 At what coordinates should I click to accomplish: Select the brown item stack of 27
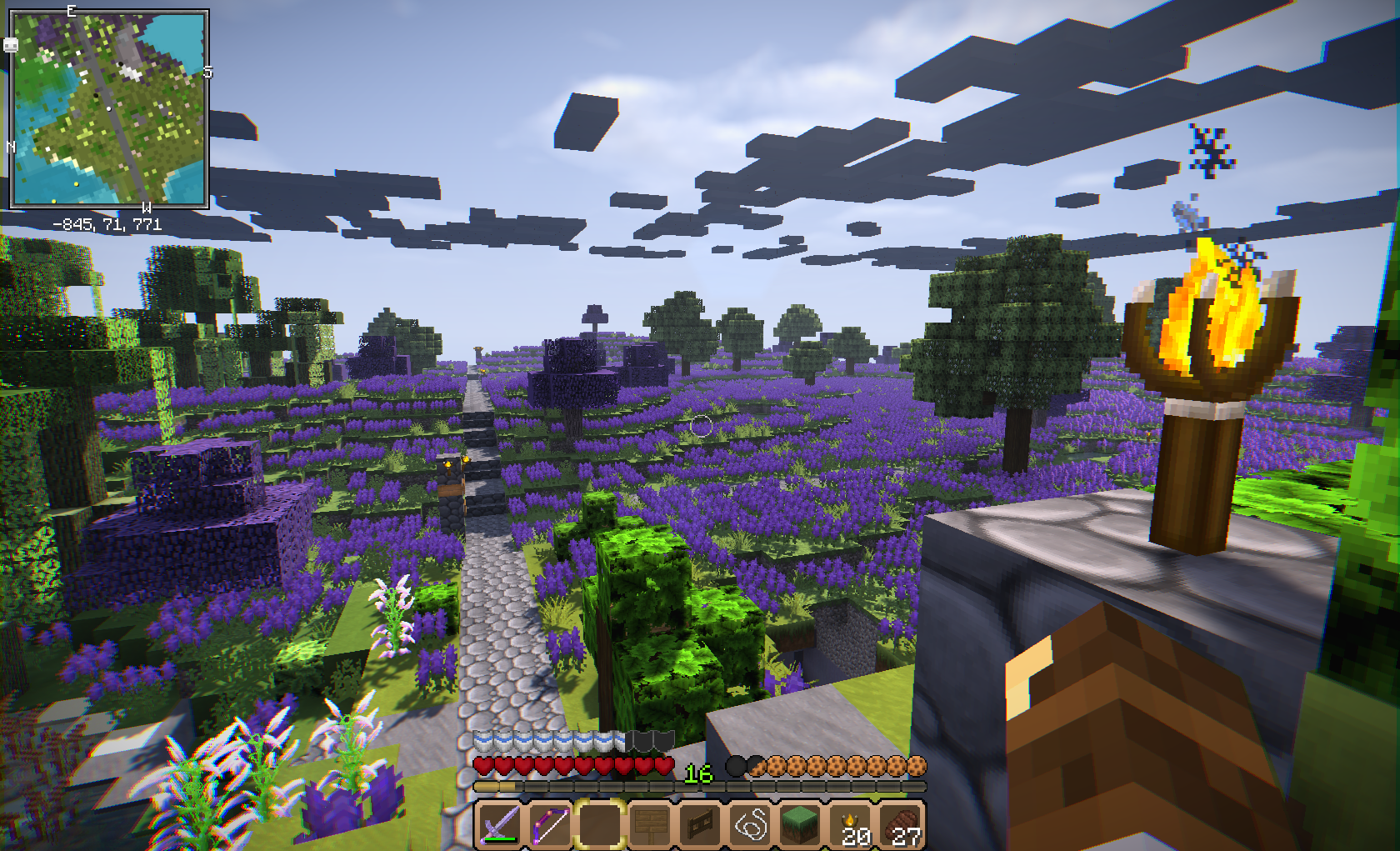click(x=902, y=824)
